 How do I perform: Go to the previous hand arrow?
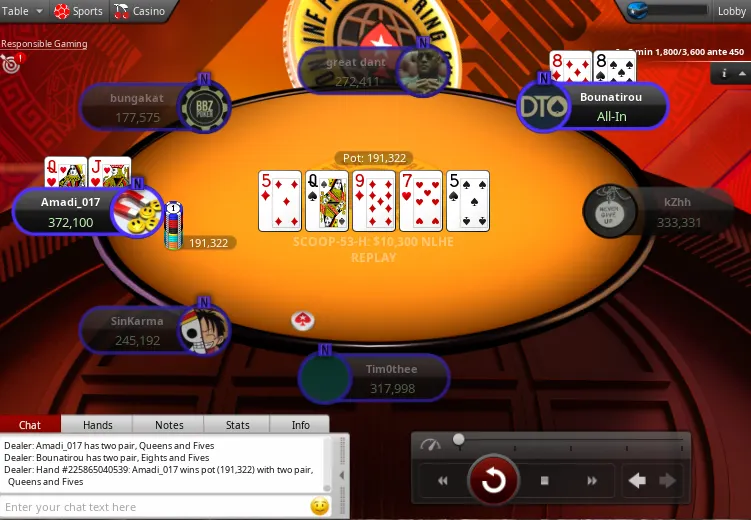(x=637, y=481)
